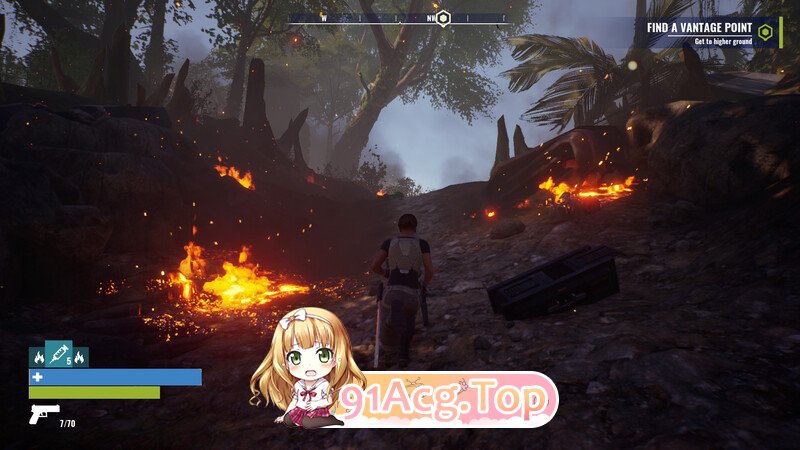800x450 pixels.
Task: Click the hexagon objective marker on the compass
Action: [443, 17]
